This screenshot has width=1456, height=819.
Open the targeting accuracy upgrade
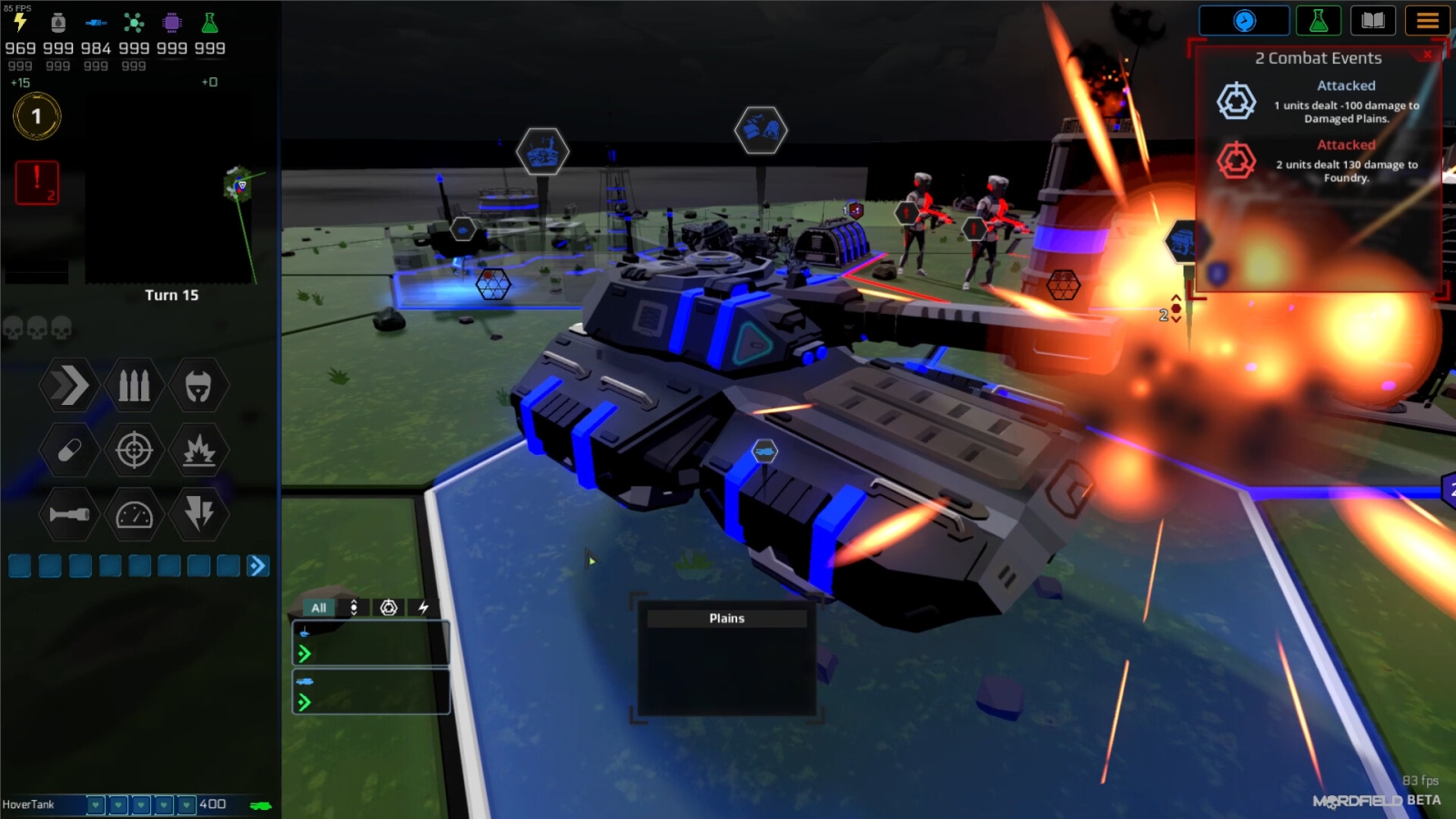[x=133, y=450]
